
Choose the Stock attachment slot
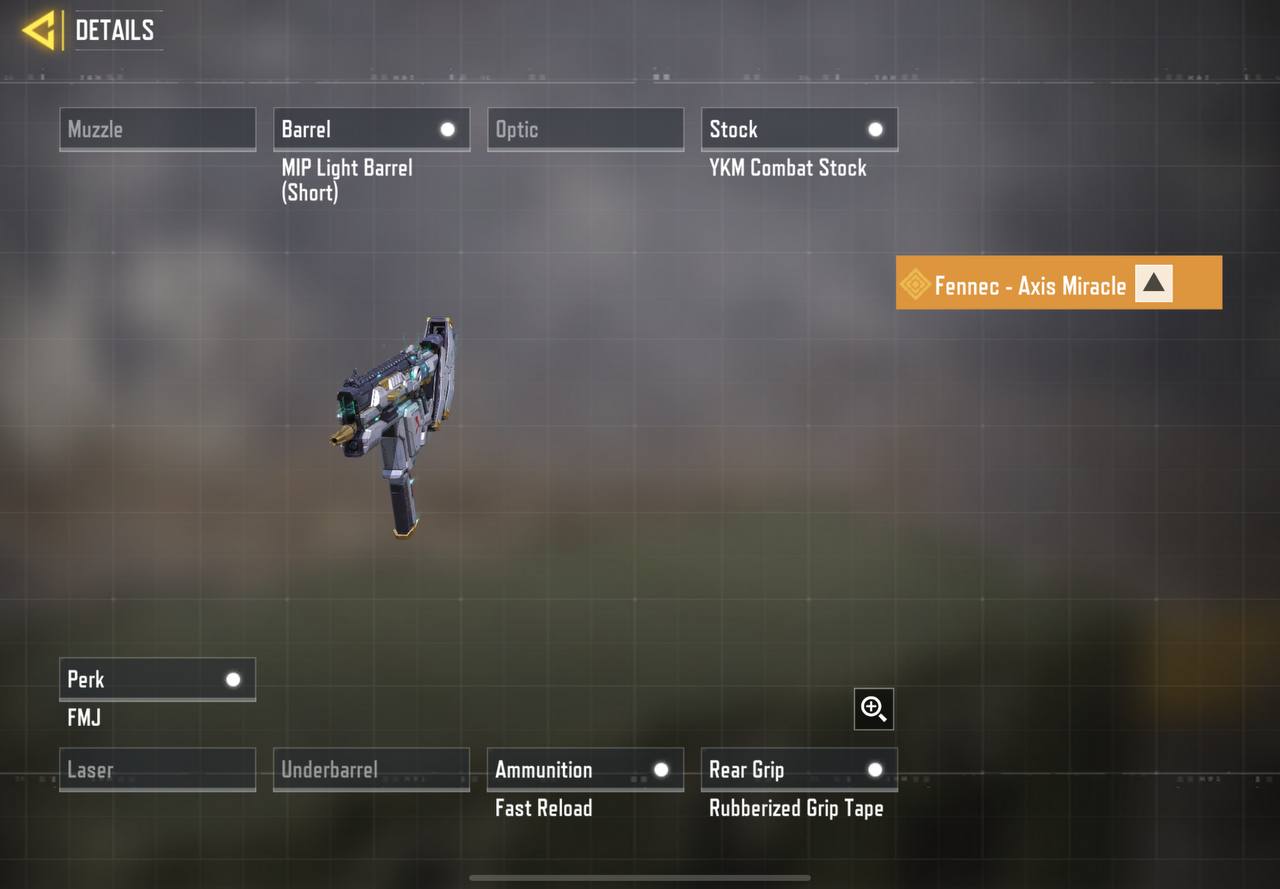pyautogui.click(x=799, y=129)
